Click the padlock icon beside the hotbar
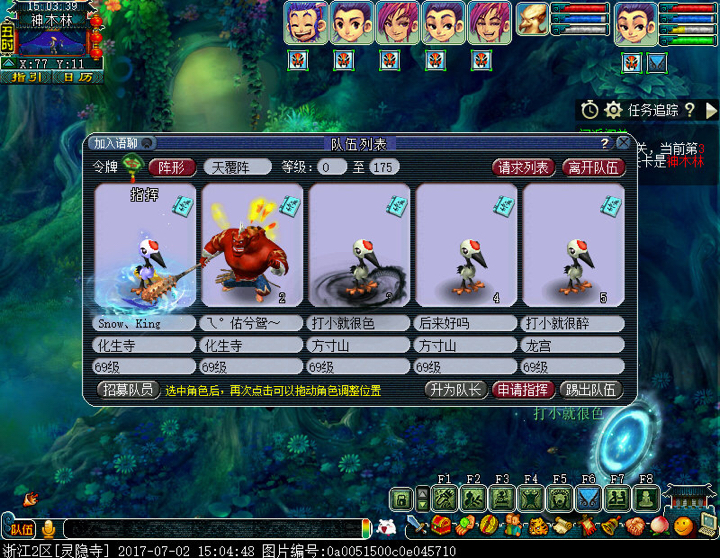 (402, 498)
